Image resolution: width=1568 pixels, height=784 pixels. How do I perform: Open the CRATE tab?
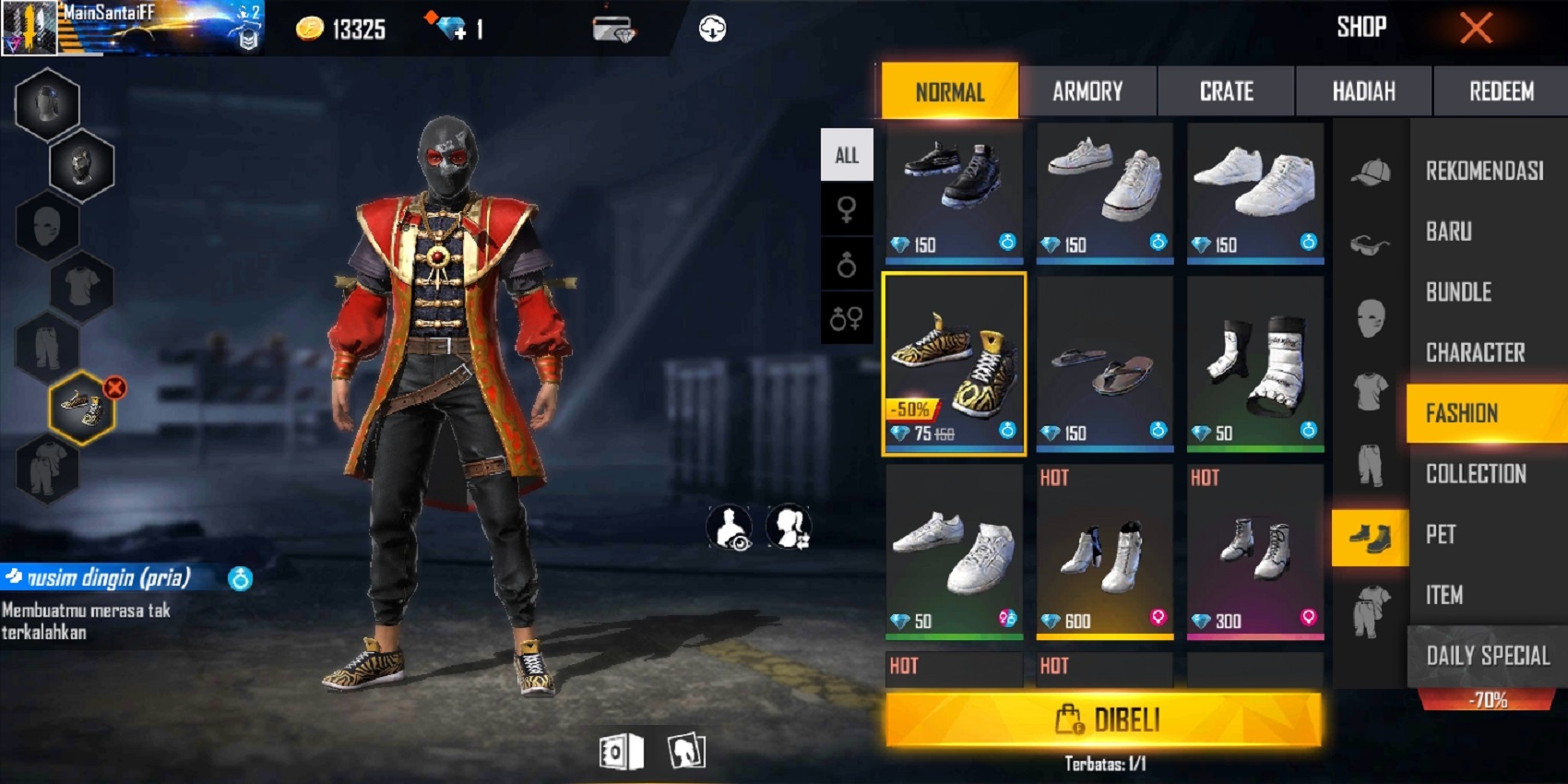[x=1227, y=91]
